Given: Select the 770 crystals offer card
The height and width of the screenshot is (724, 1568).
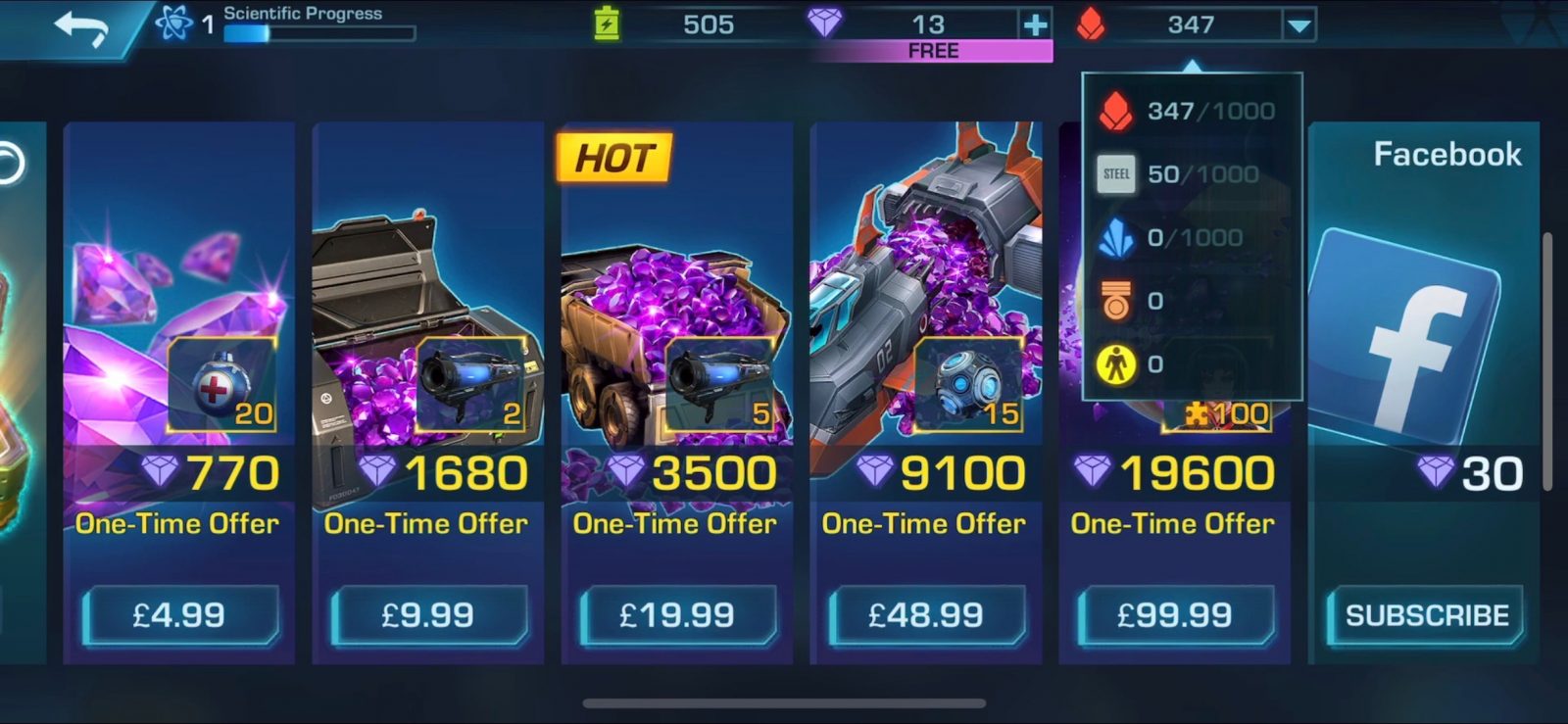Looking at the screenshot, I should 179,294.
